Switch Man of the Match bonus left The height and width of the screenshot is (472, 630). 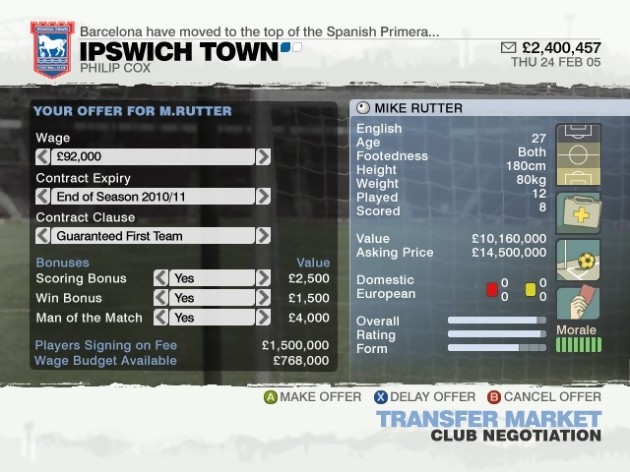point(160,318)
